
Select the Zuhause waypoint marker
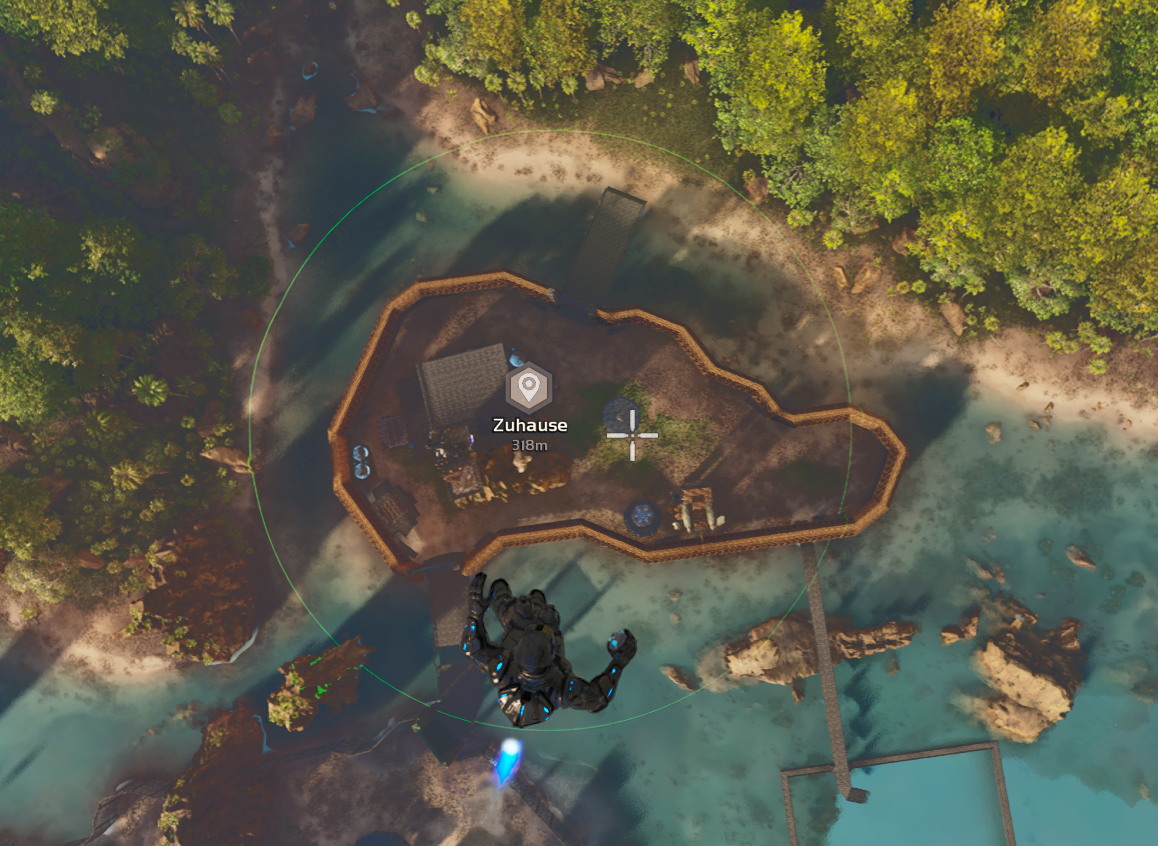(x=529, y=388)
